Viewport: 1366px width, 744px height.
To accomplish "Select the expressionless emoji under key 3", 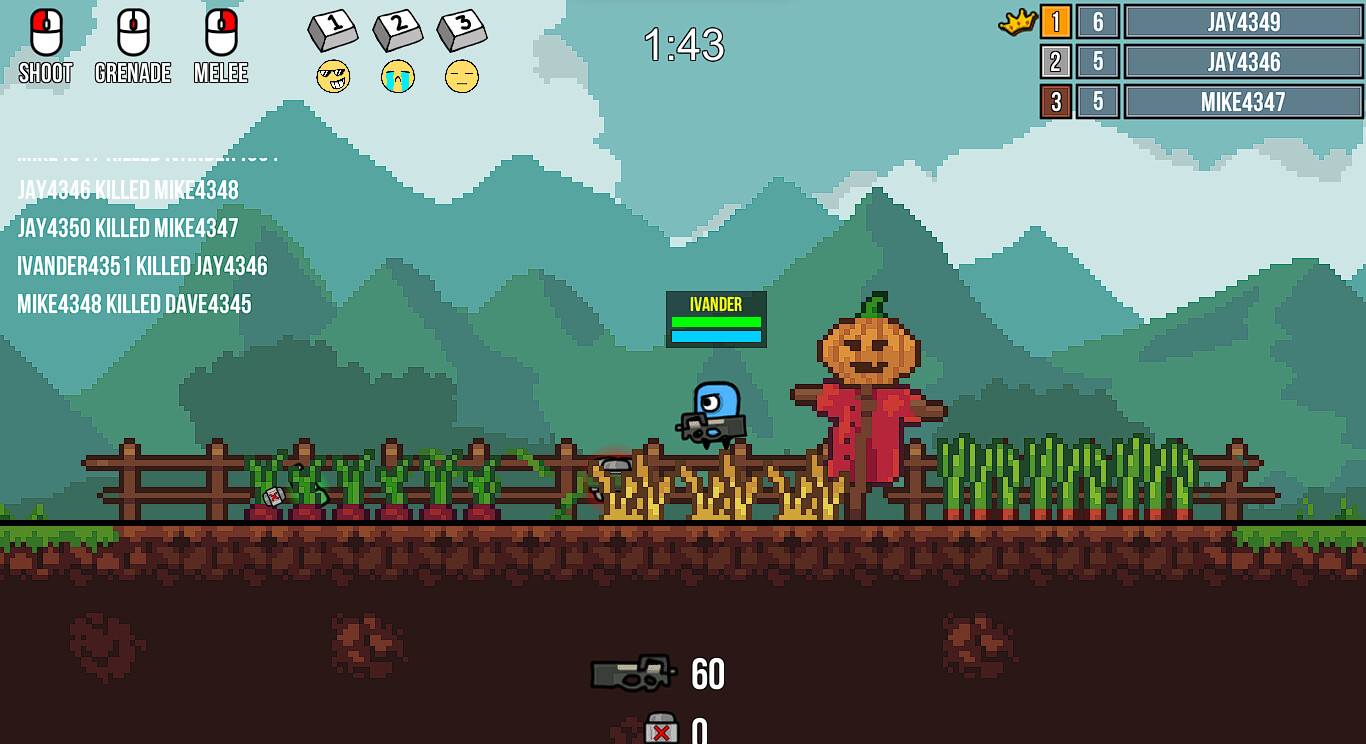I will coord(461,76).
